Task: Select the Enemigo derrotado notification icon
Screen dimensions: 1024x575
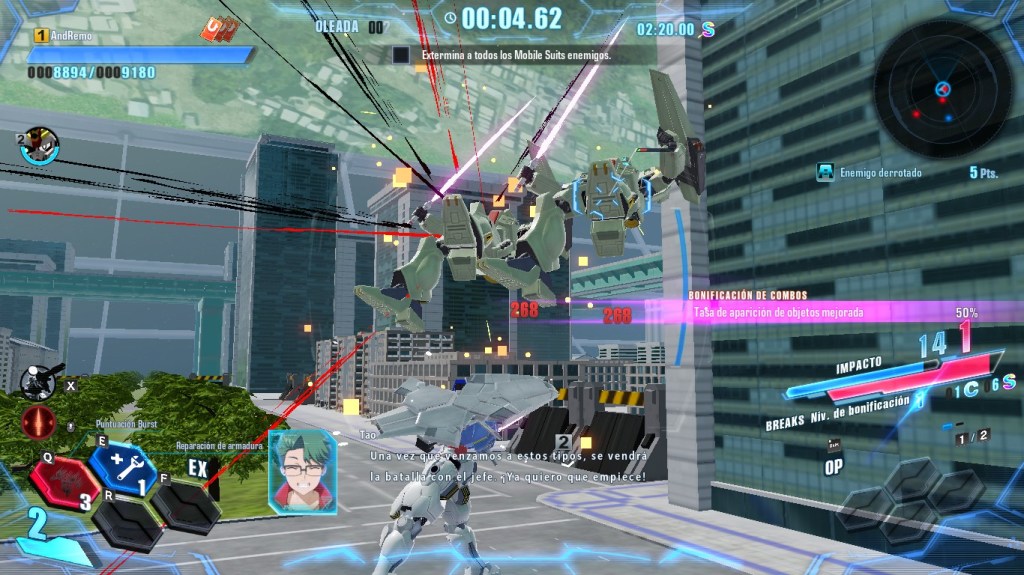Action: (825, 172)
